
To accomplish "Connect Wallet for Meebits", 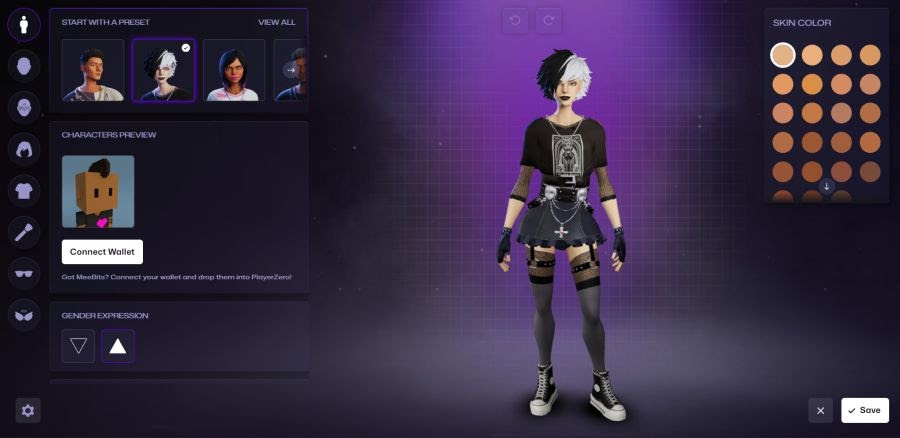I will pos(102,252).
